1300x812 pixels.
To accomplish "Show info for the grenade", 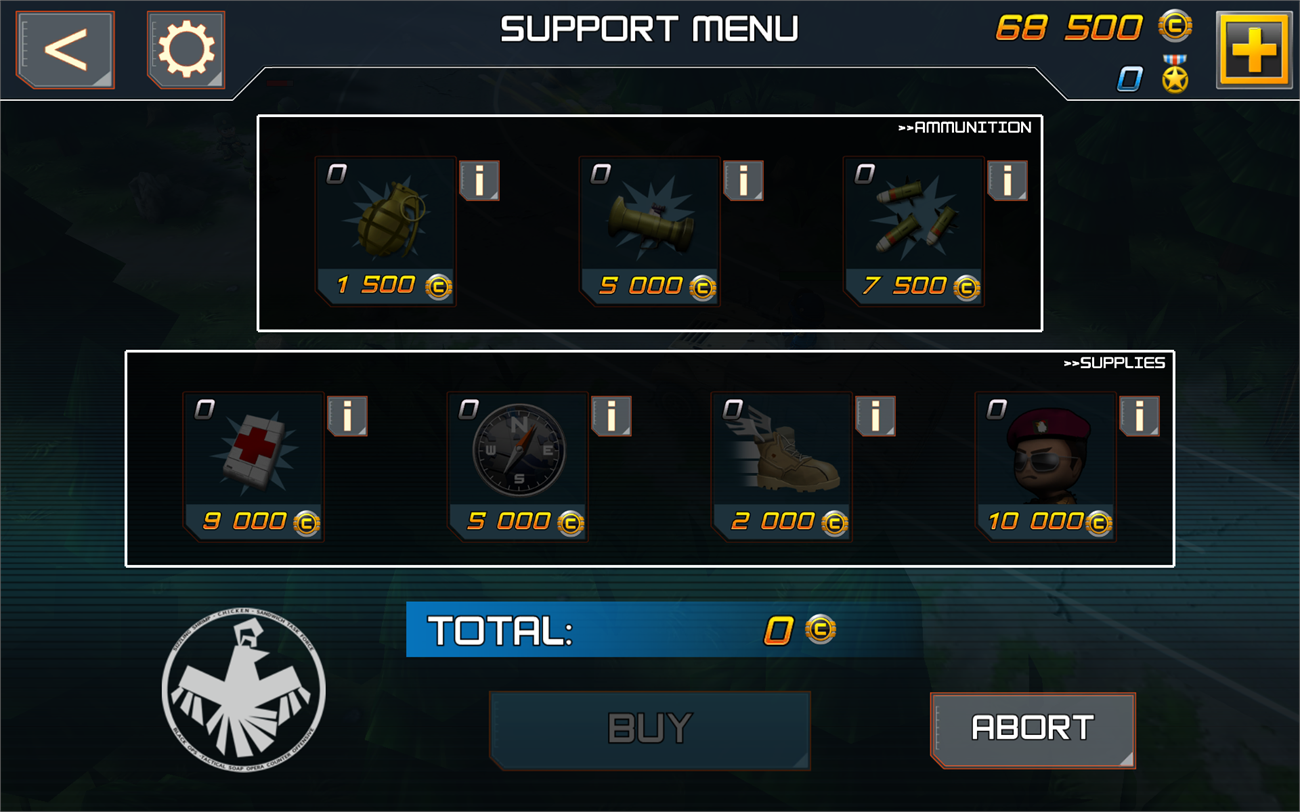I will [479, 181].
